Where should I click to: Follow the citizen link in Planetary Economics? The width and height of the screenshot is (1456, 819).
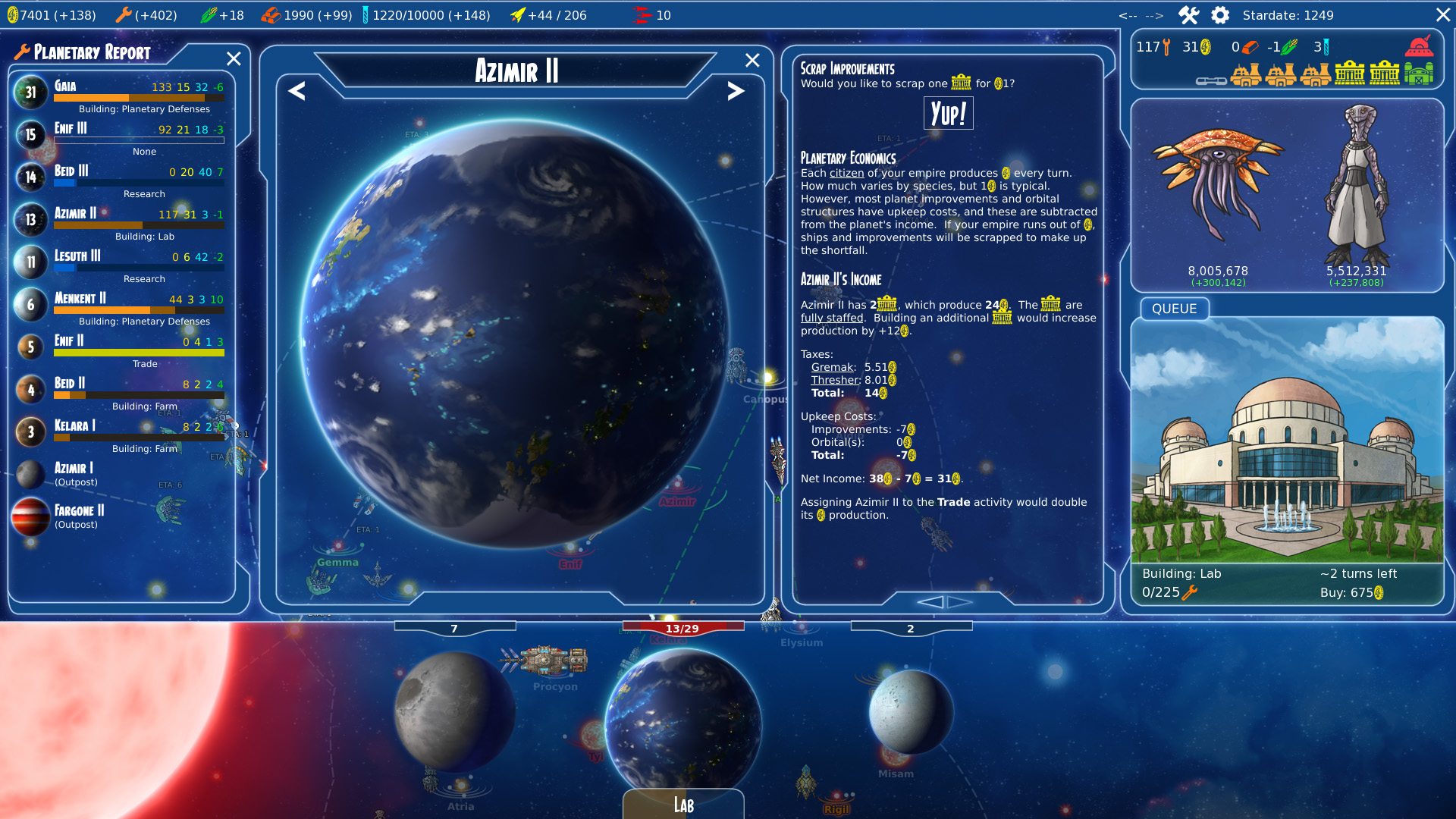click(846, 173)
